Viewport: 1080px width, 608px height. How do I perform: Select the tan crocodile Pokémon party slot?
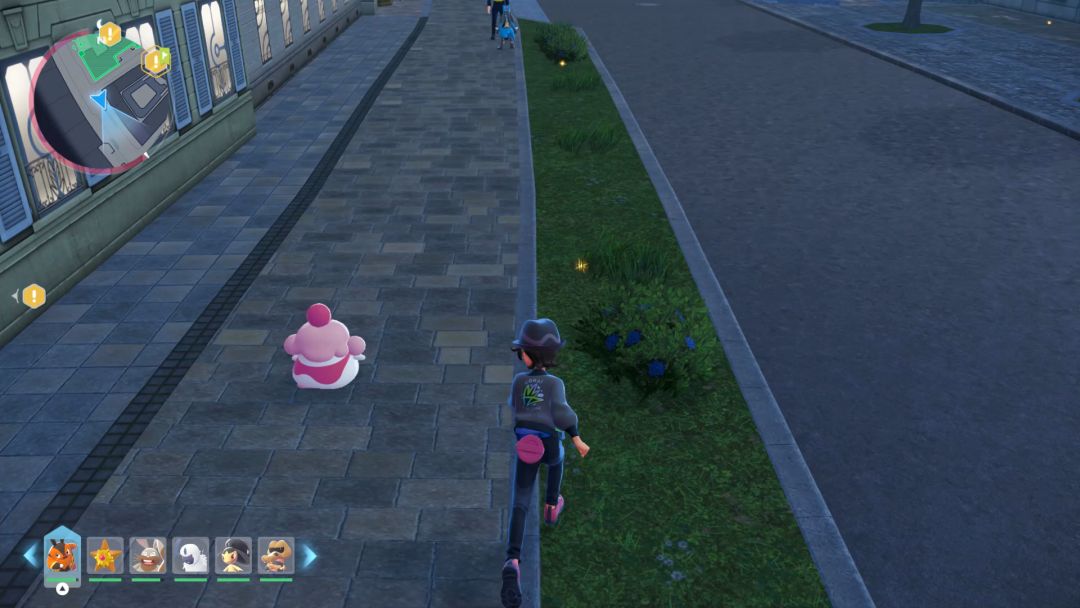276,555
